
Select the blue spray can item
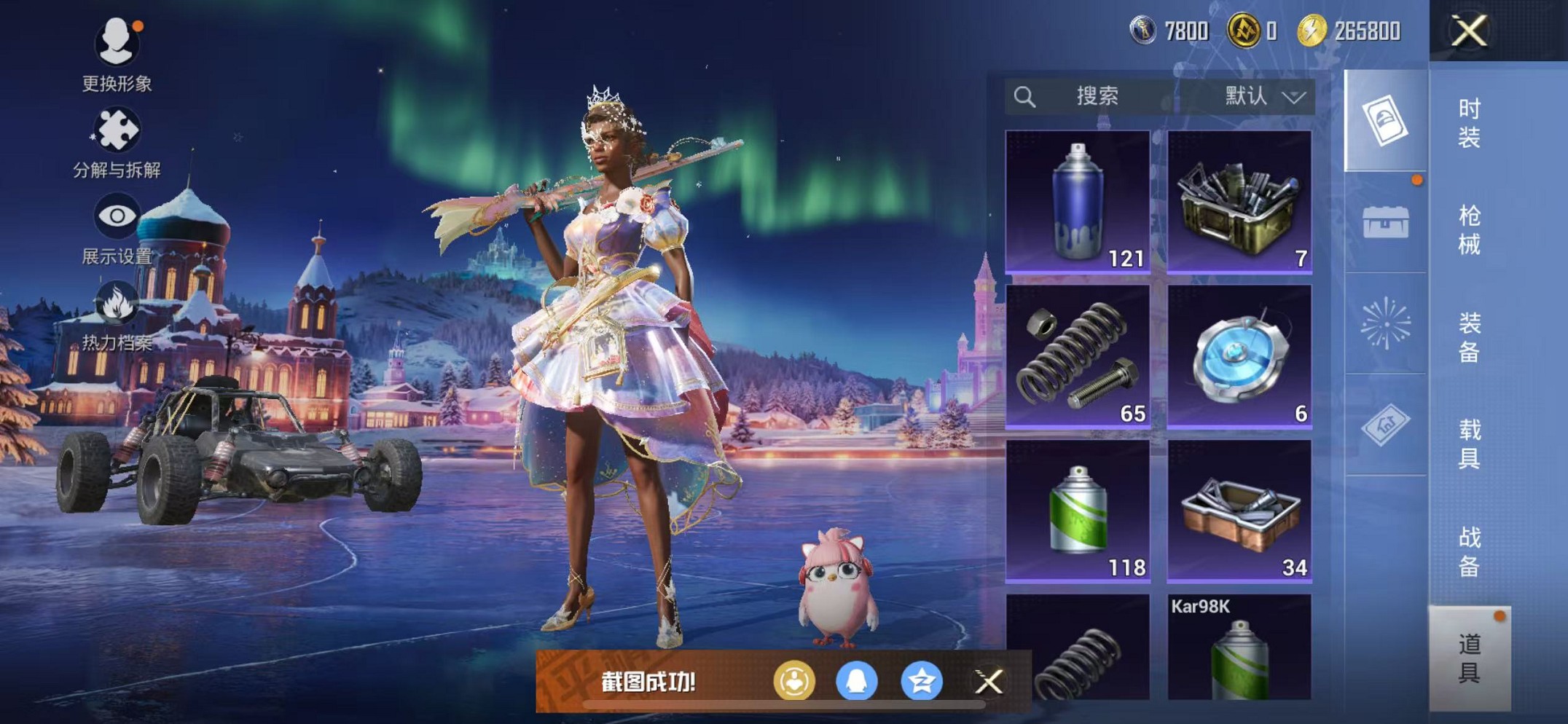pos(1078,202)
